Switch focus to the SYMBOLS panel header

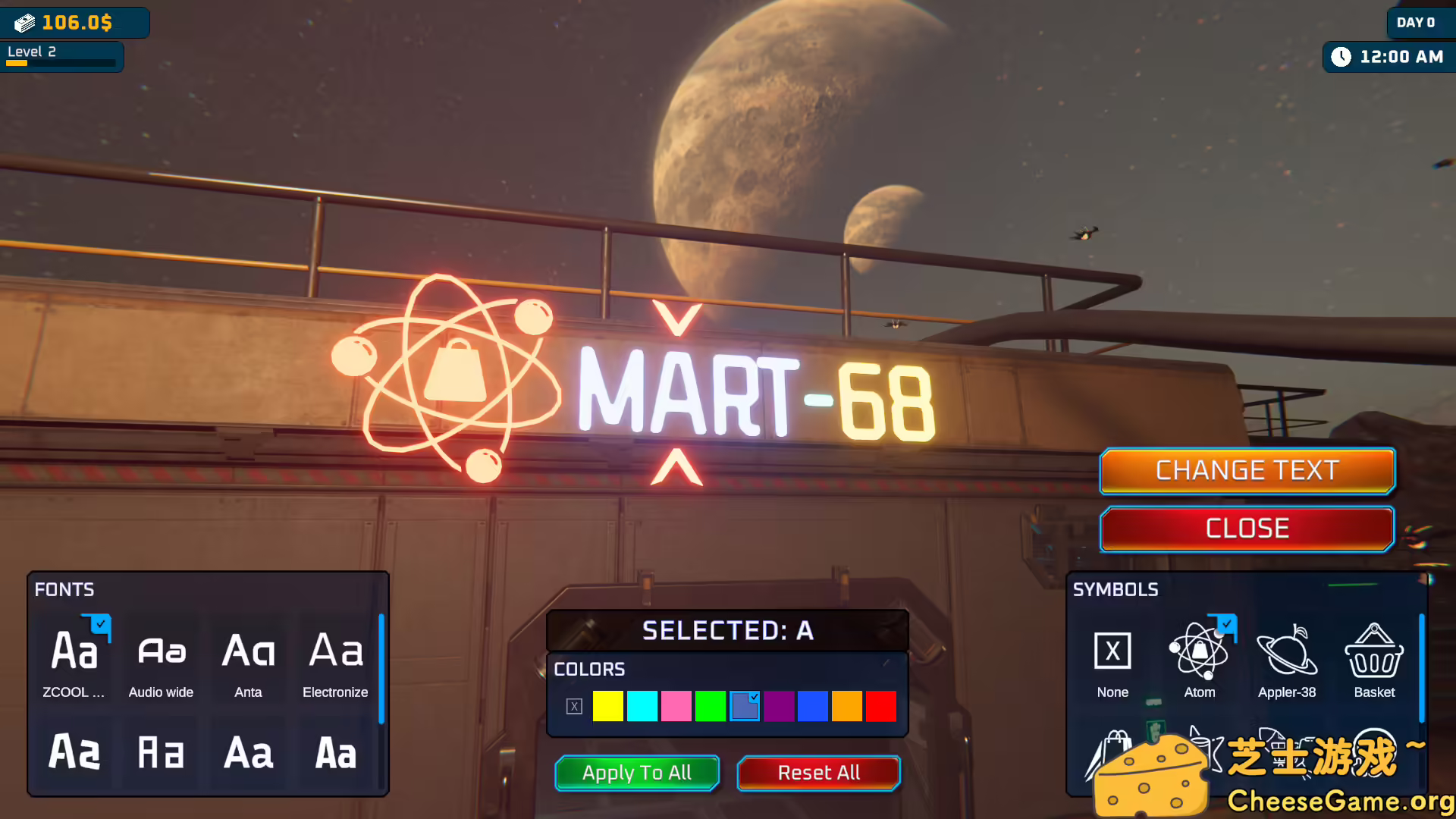click(1116, 590)
